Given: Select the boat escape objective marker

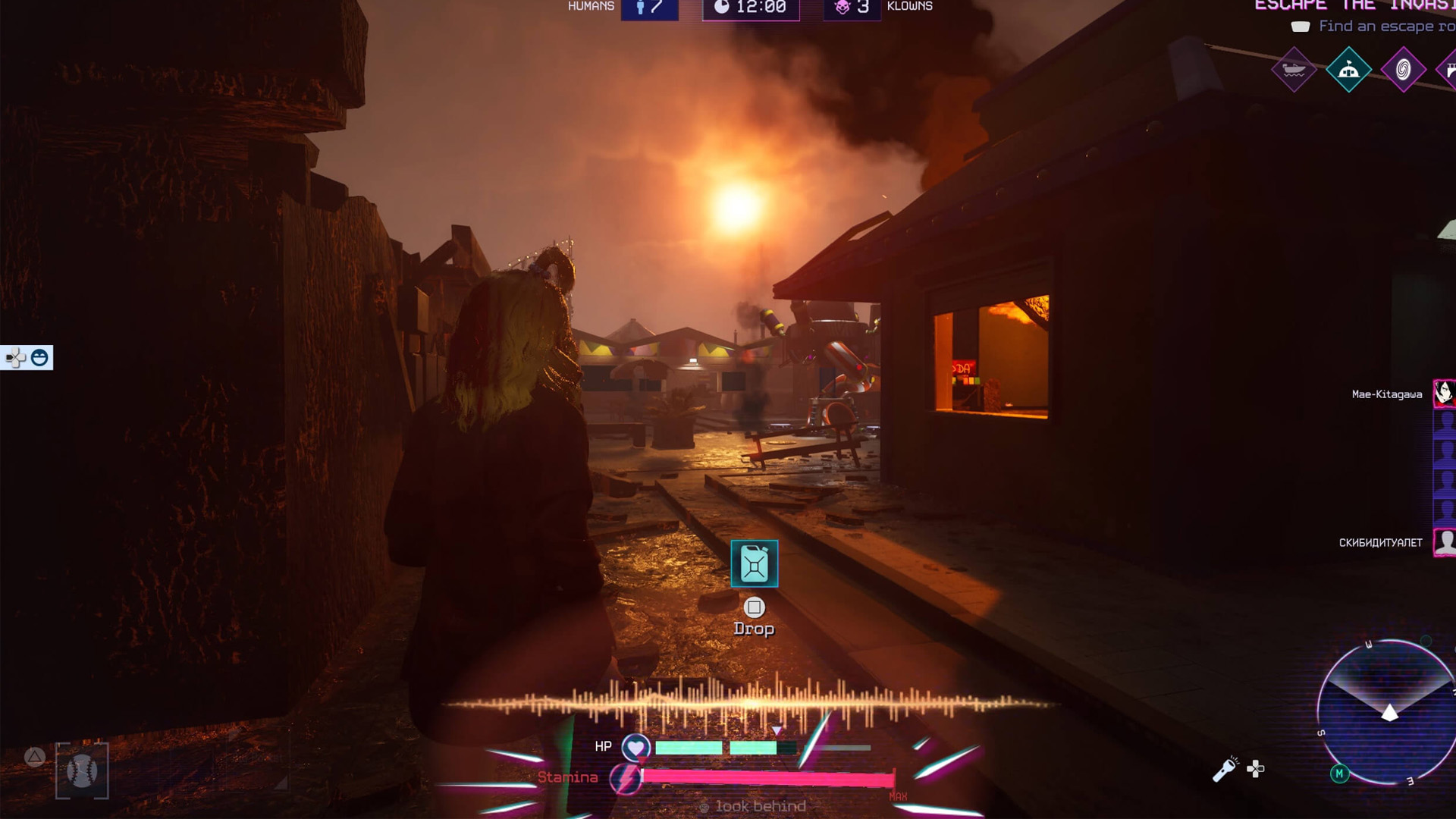Looking at the screenshot, I should click(1294, 70).
